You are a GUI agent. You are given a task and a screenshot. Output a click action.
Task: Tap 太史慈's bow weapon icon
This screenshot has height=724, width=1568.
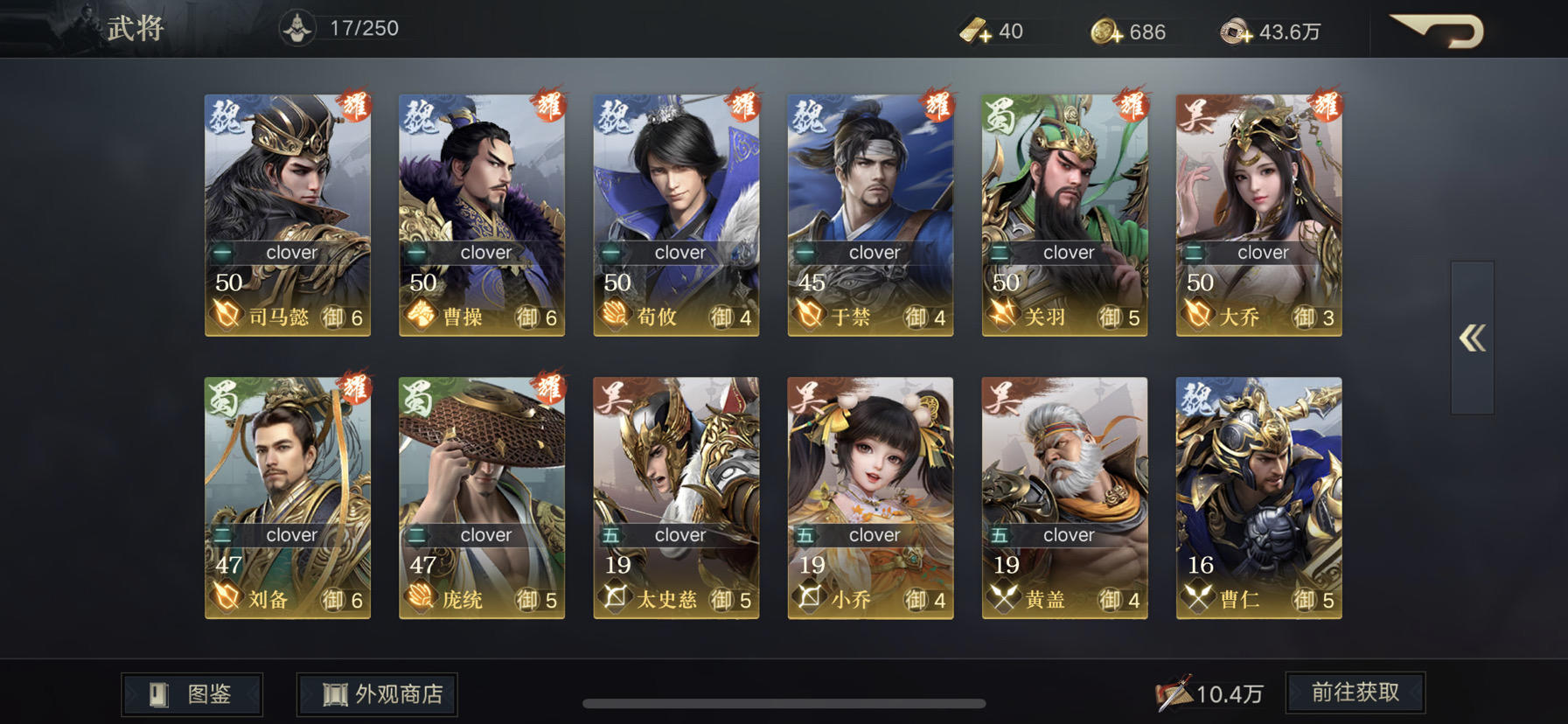(x=614, y=599)
